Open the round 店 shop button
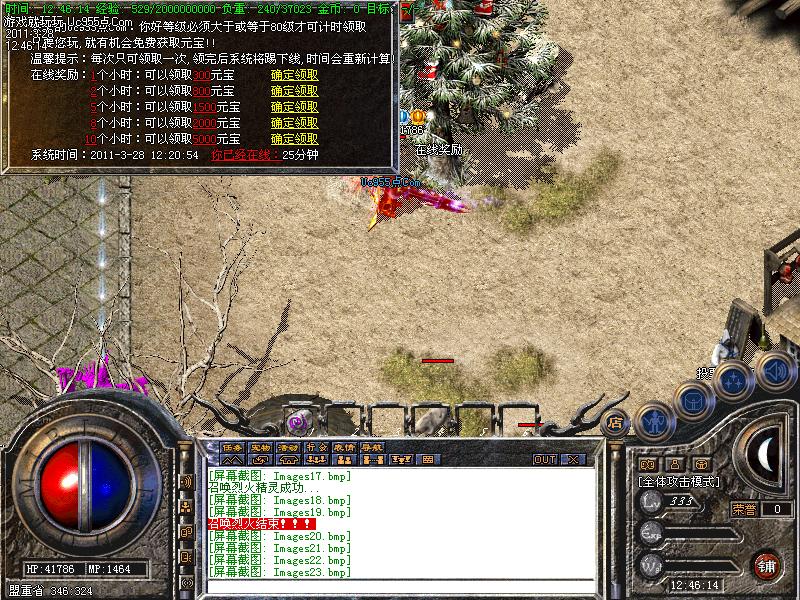The image size is (800, 600). click(x=616, y=422)
